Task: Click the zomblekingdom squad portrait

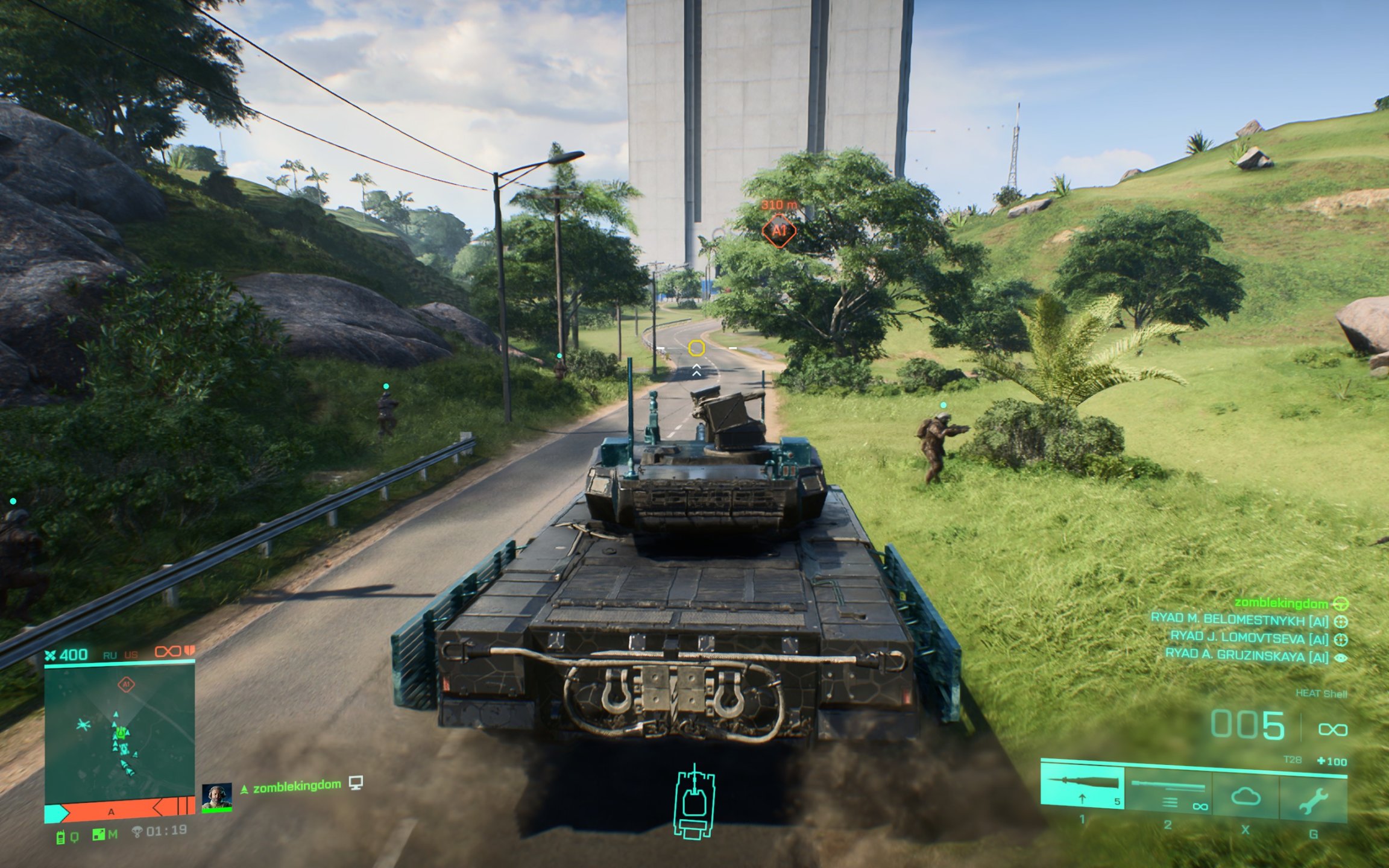Action: (217, 797)
